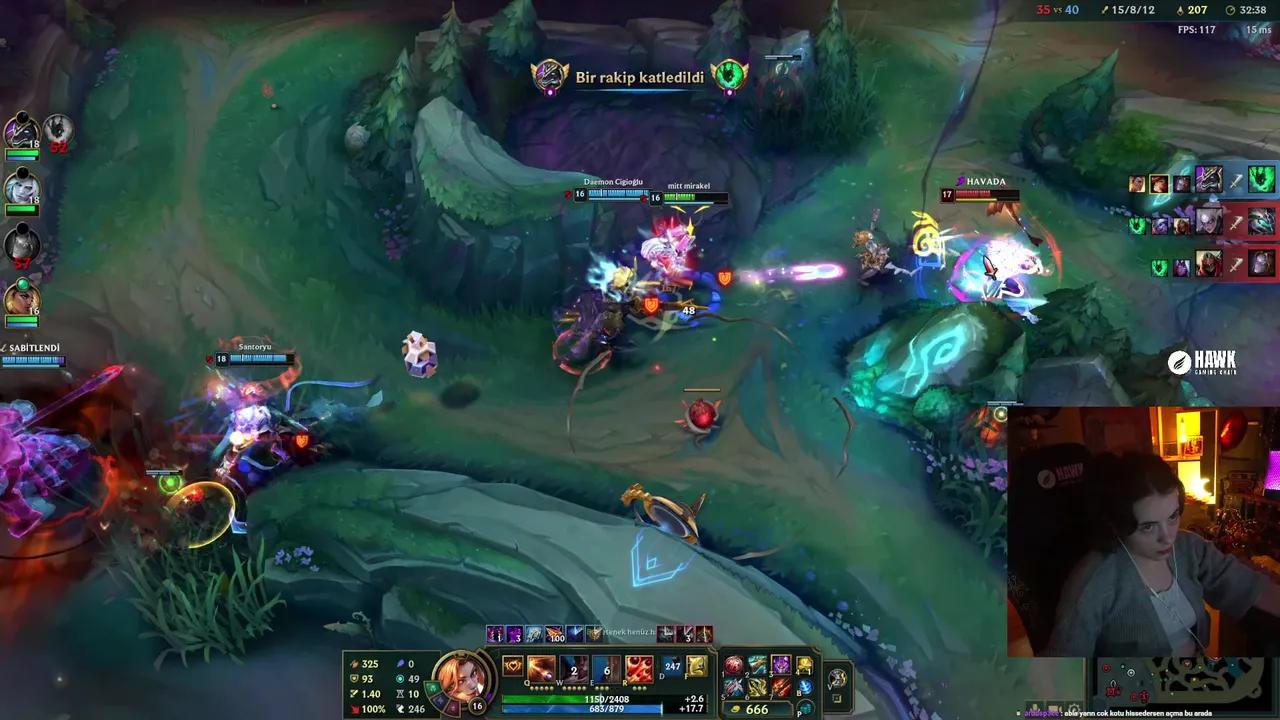Click the gold coin icon beside 666
This screenshot has width=1280, height=720.
736,708
